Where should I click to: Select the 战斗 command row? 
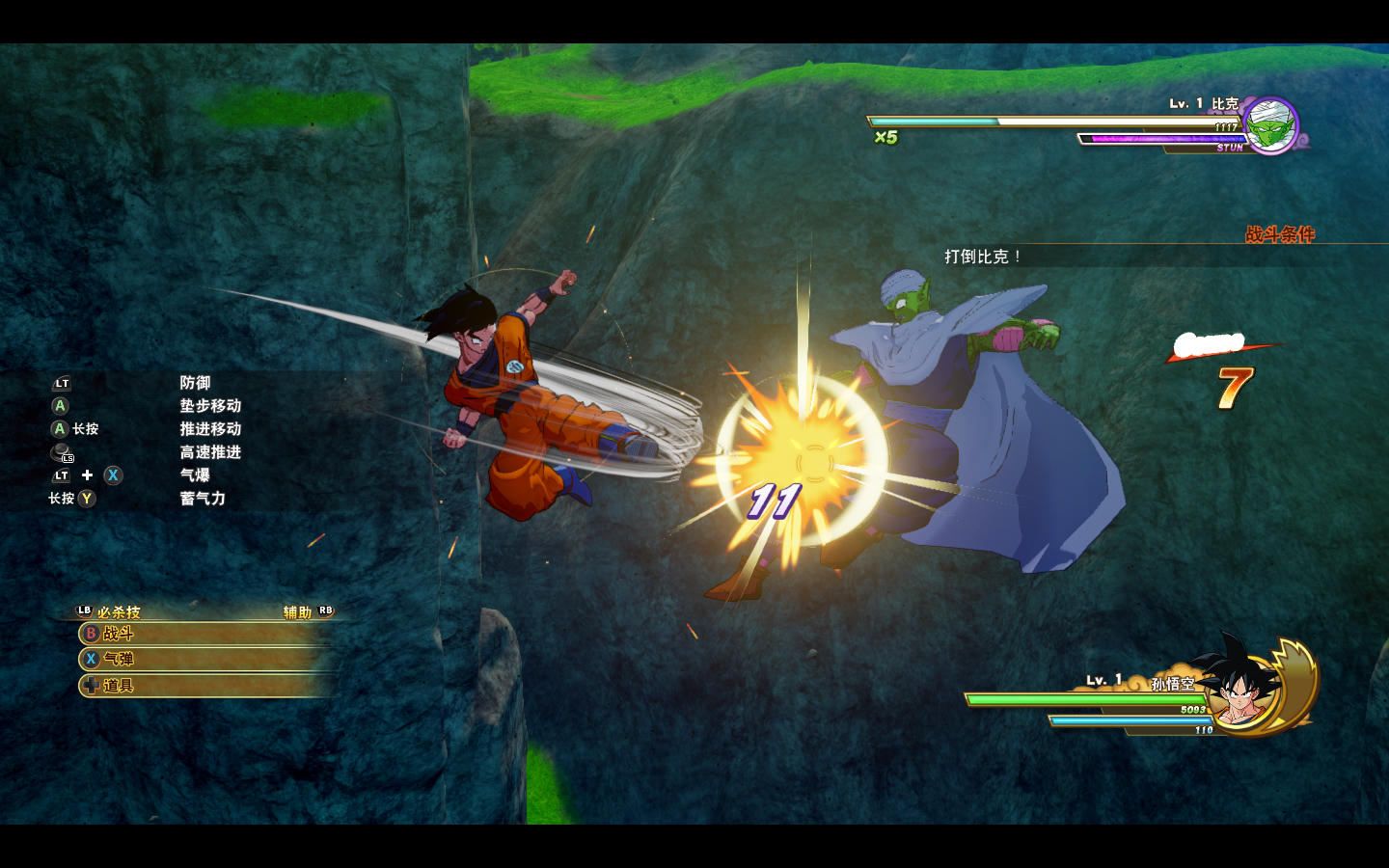[x=204, y=634]
